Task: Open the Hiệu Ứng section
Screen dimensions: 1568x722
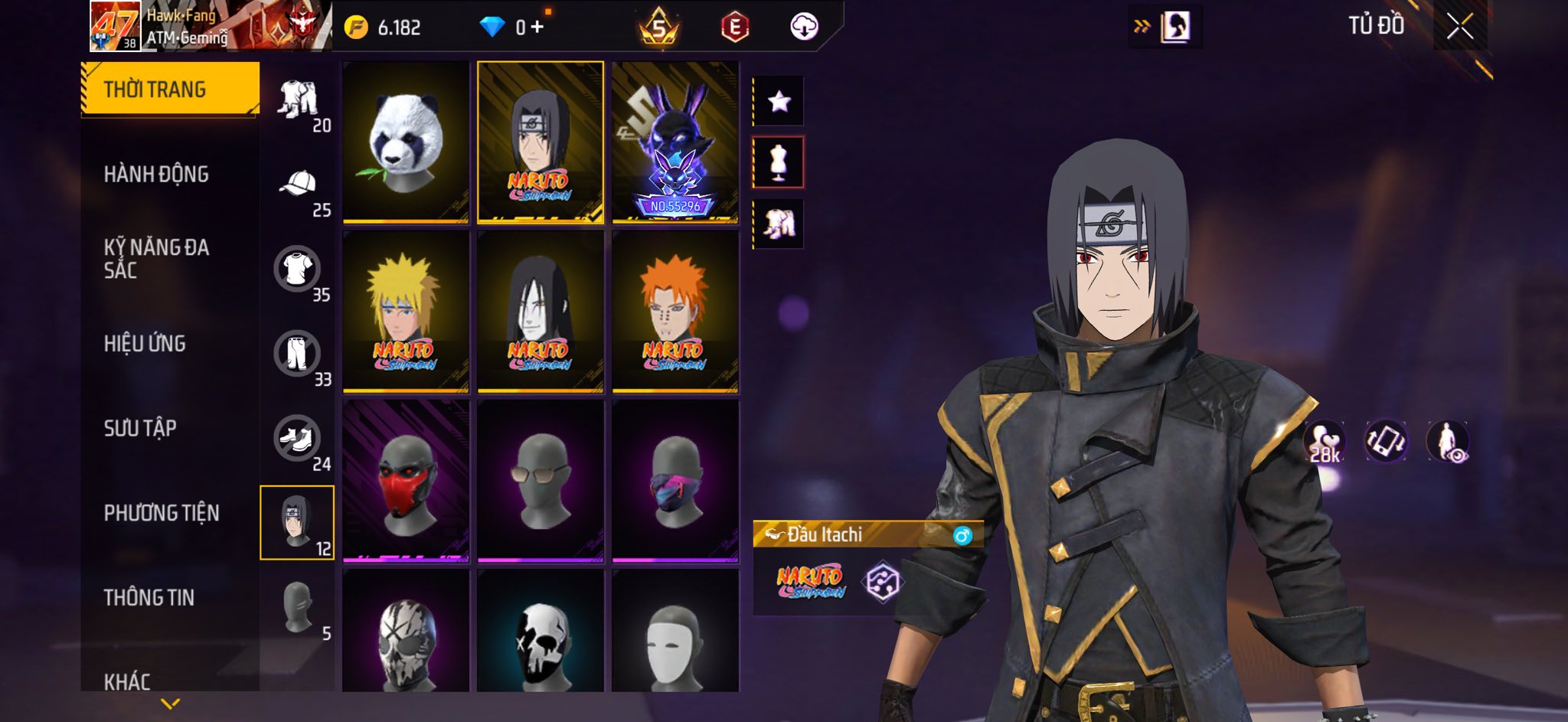Action: point(145,344)
